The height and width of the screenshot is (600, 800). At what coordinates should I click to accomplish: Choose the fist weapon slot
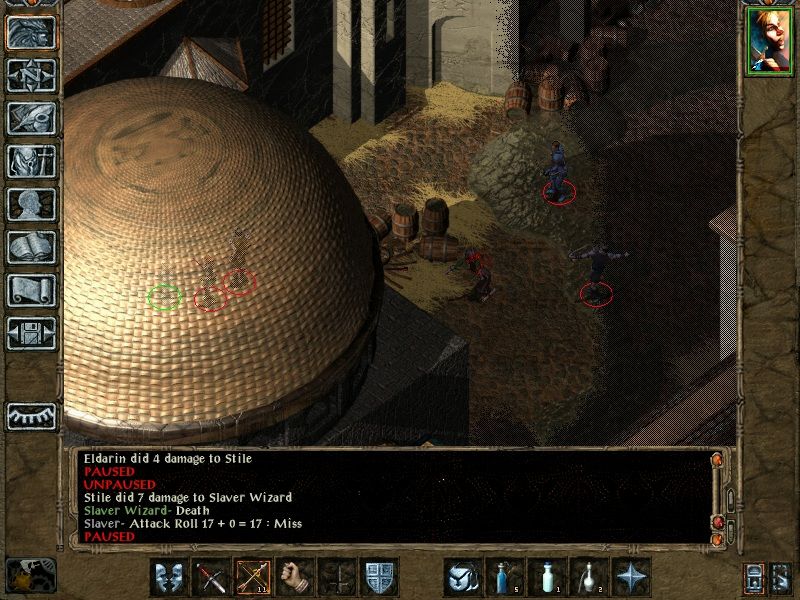[295, 577]
